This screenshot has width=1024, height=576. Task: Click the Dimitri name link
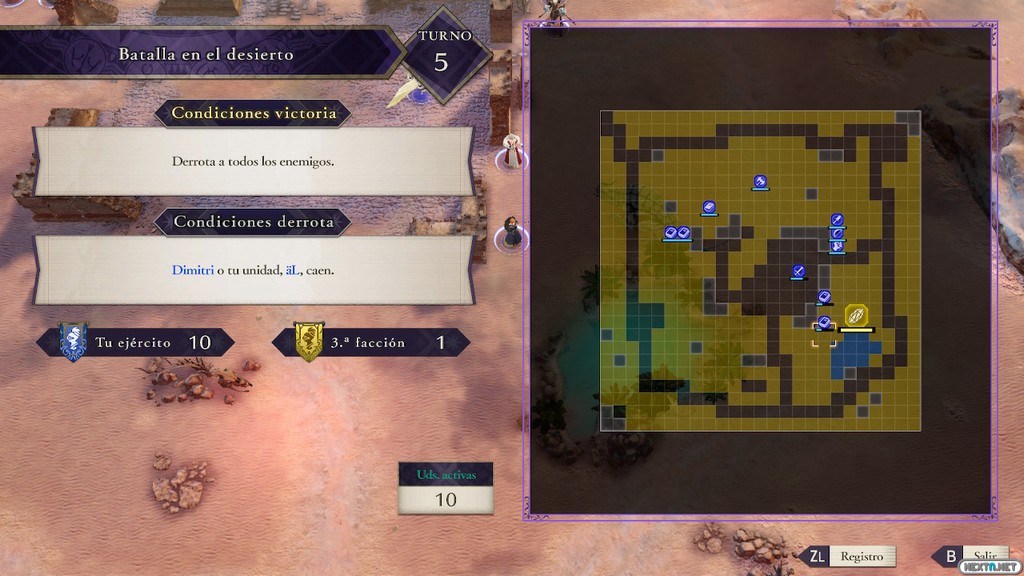193,270
